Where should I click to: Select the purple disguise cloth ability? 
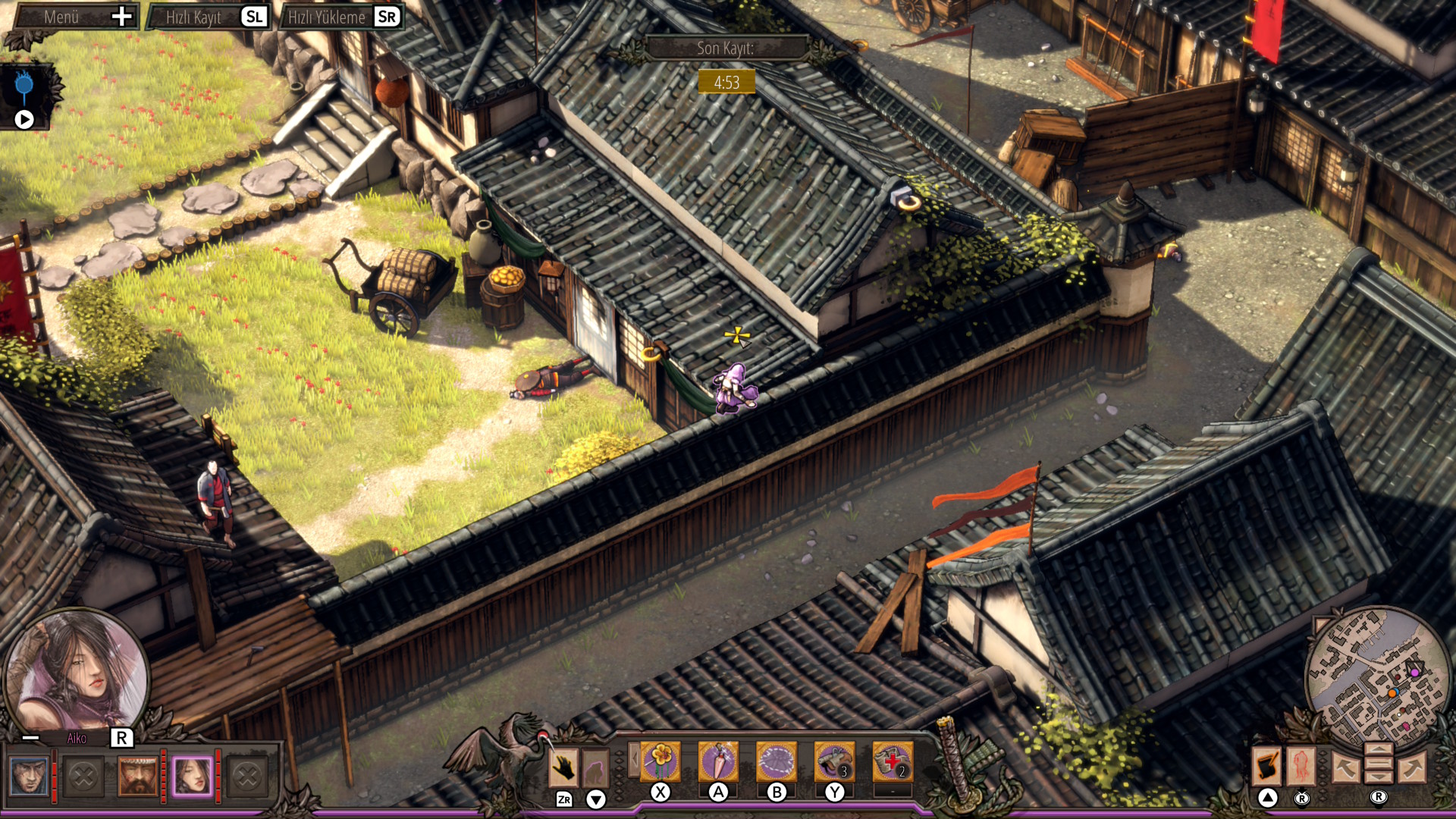[x=776, y=761]
